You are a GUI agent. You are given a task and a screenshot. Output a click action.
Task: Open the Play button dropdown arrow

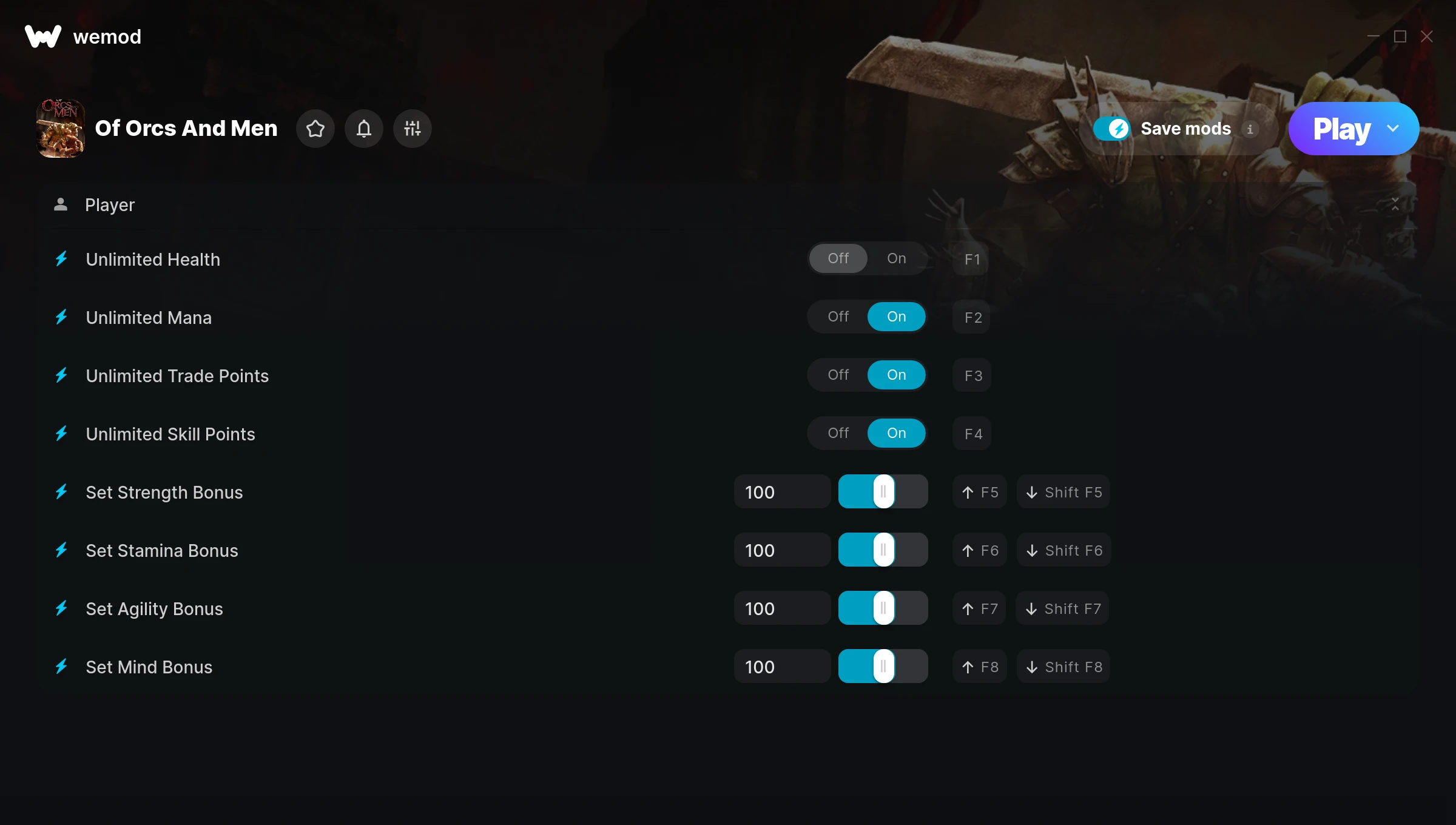pyautogui.click(x=1393, y=129)
